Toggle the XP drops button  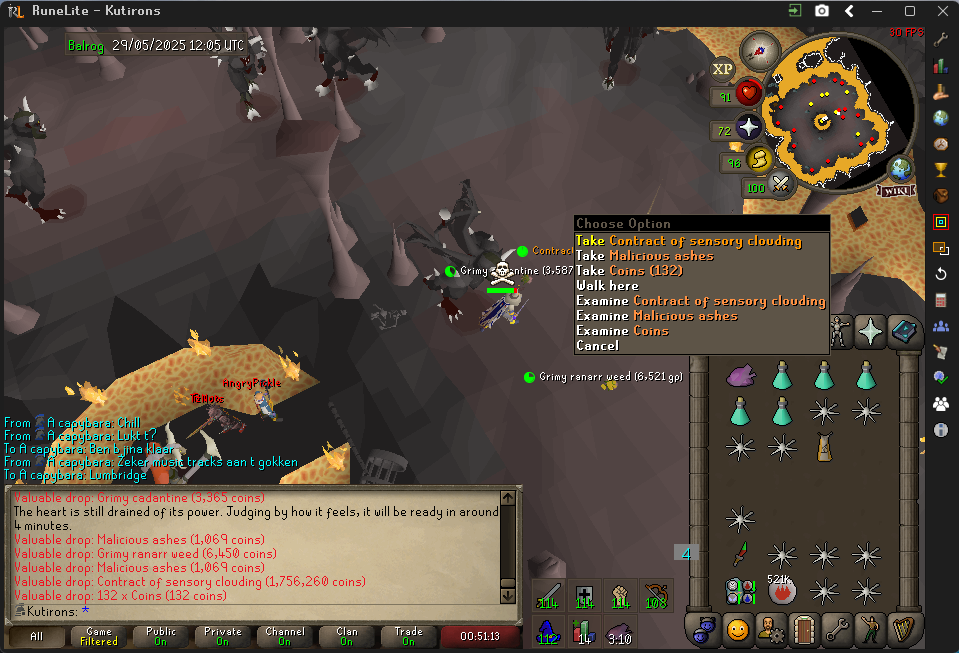[x=722, y=69]
